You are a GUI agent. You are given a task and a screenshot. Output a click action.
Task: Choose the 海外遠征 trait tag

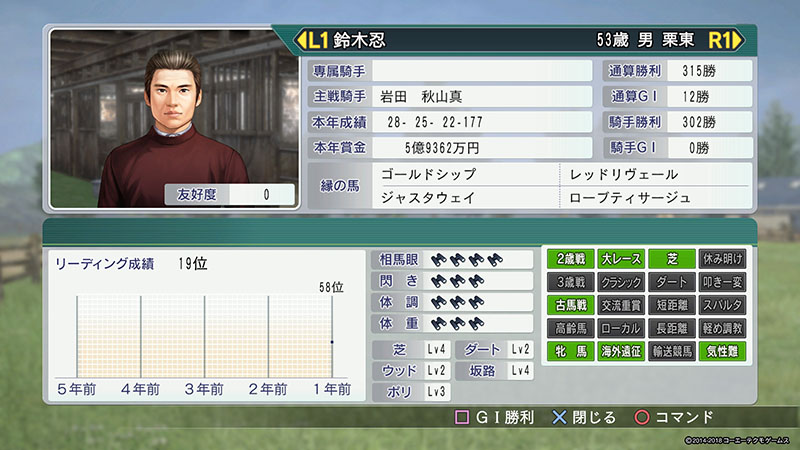coord(621,351)
